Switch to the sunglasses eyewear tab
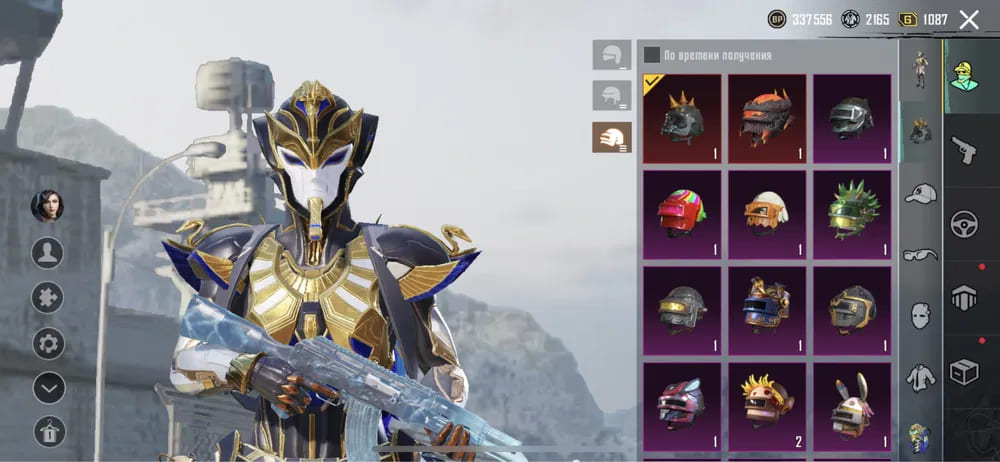Viewport: 1000px width, 462px height. (920, 255)
